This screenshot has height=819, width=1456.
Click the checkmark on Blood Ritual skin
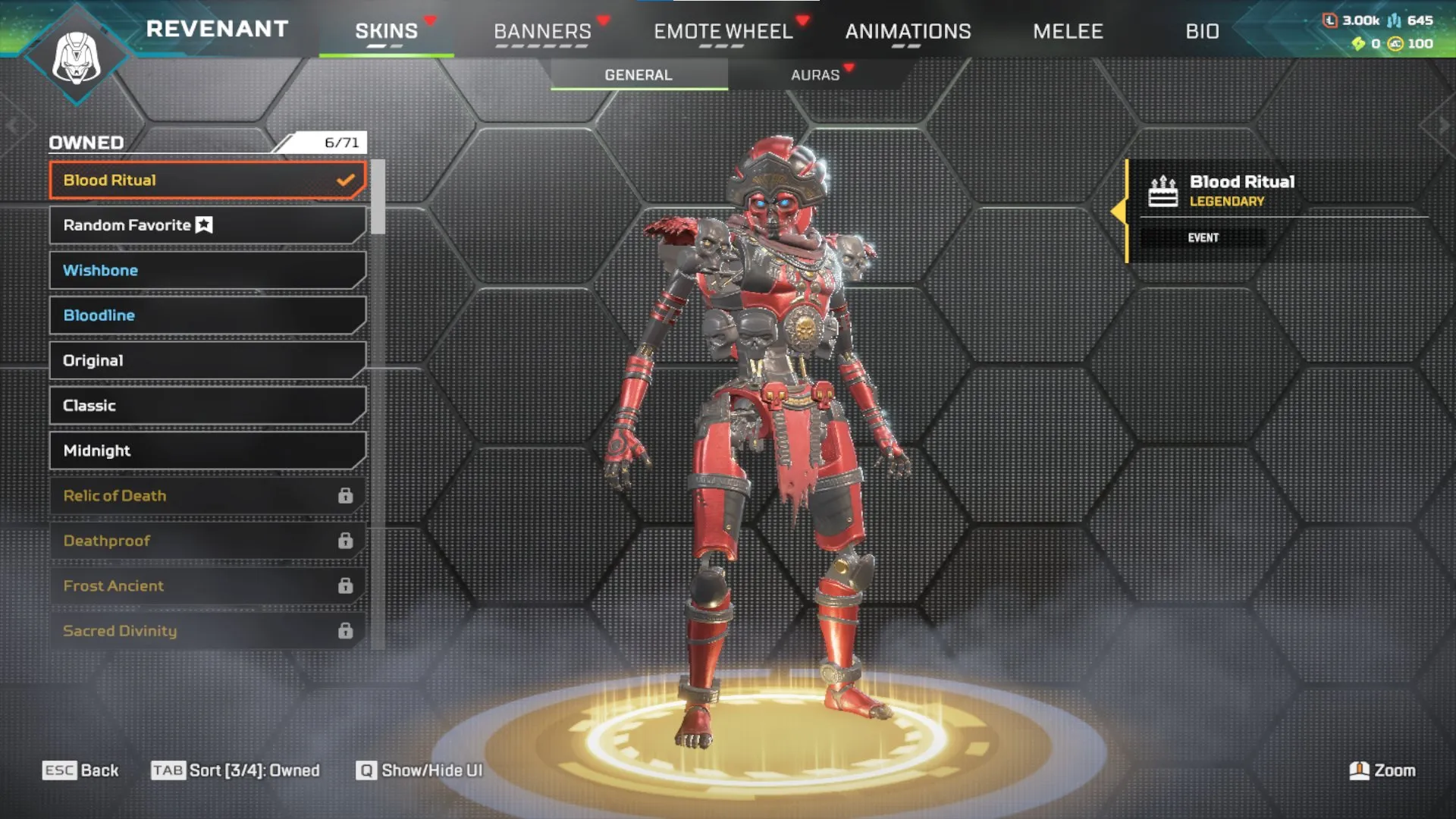tap(346, 180)
